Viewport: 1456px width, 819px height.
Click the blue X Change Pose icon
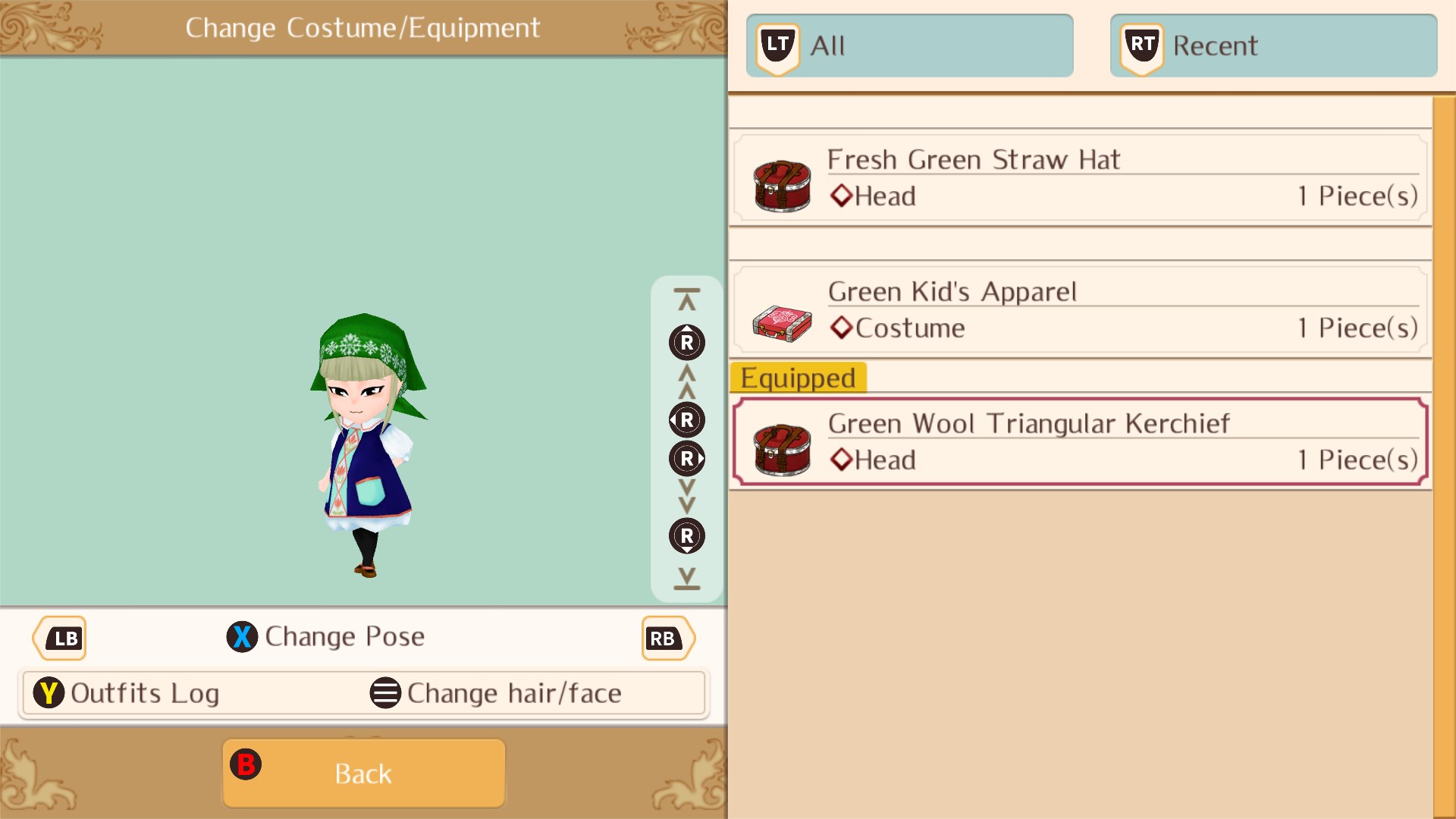[x=242, y=637]
